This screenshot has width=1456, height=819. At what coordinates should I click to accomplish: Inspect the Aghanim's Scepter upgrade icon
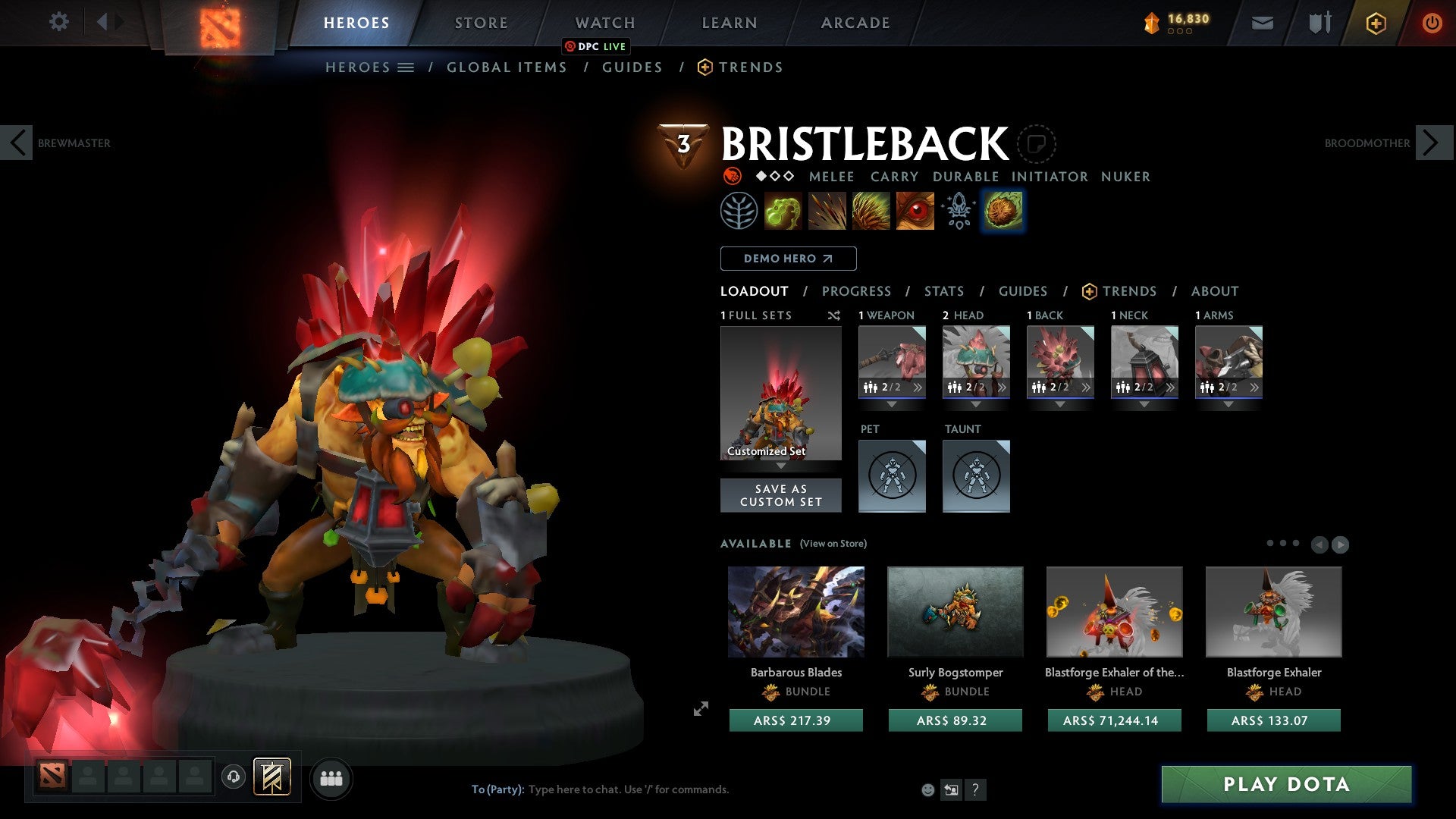(958, 211)
